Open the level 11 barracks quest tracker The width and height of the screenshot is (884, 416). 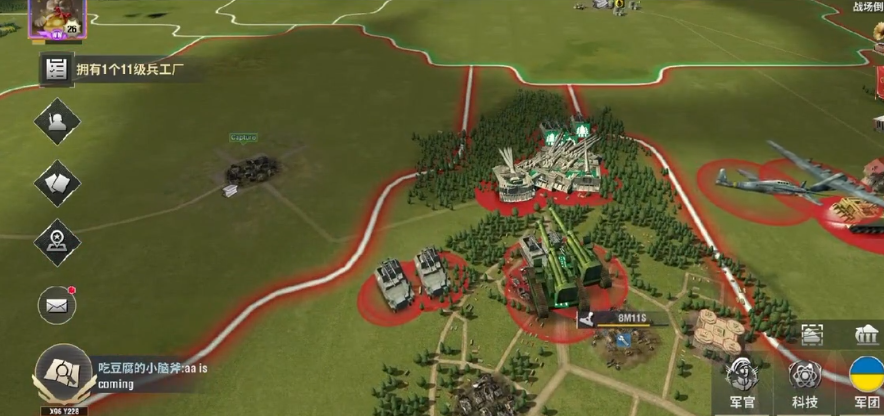pos(115,70)
